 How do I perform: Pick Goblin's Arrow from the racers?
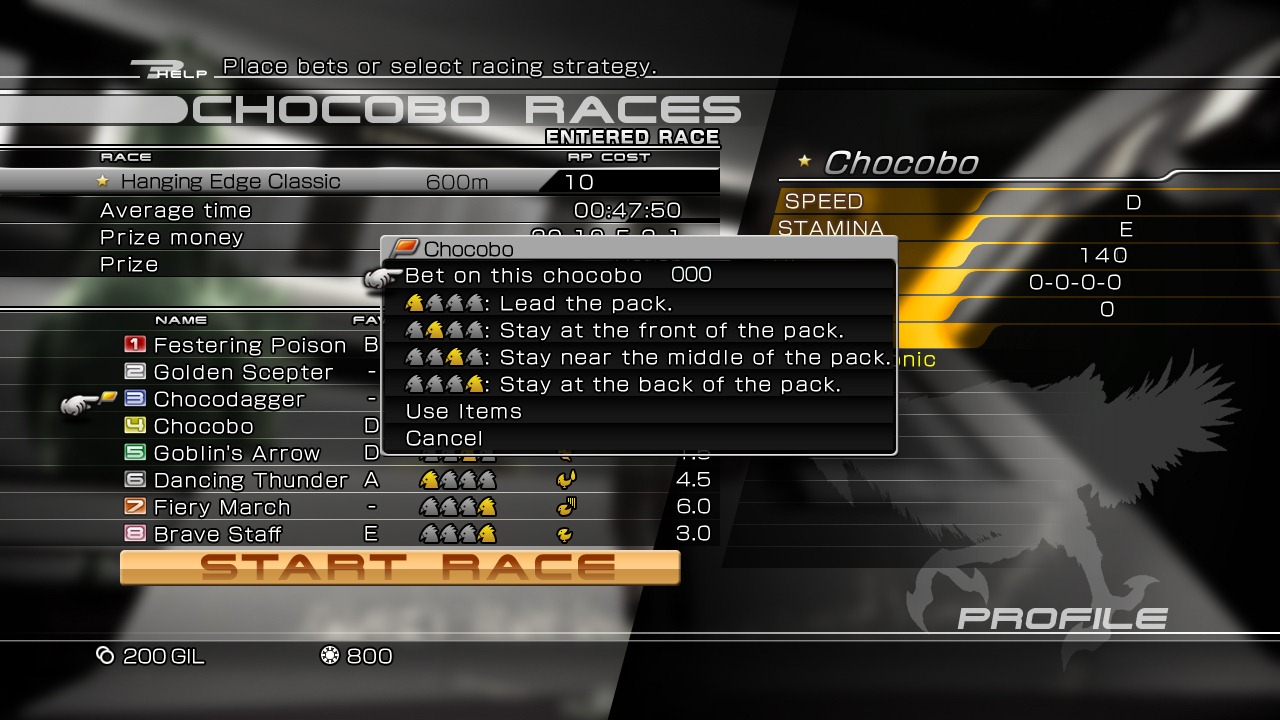coord(236,453)
